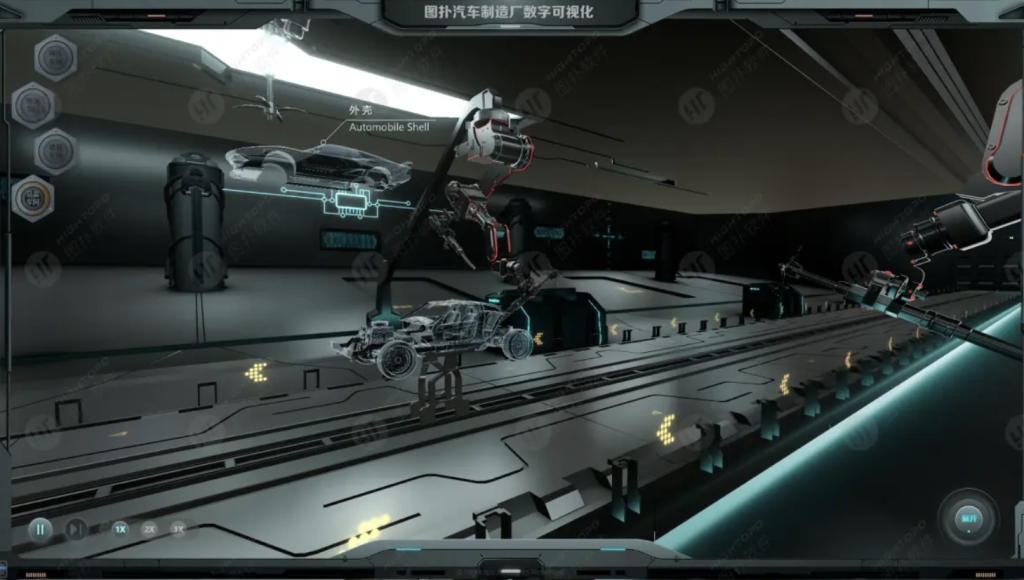
Task: Switch playback speed to 2X
Action: tap(149, 529)
